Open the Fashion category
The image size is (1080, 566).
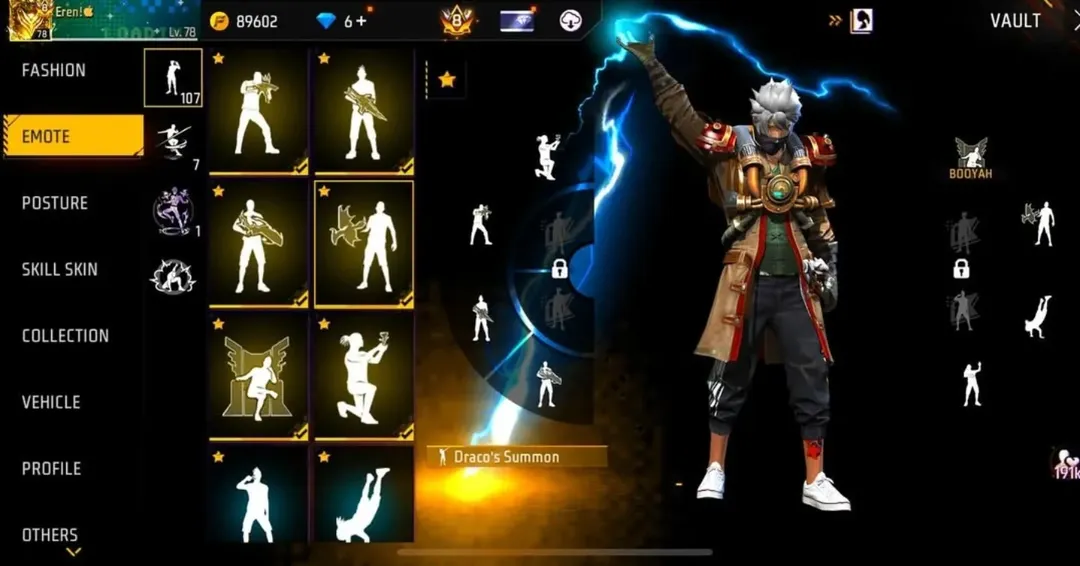tap(54, 71)
